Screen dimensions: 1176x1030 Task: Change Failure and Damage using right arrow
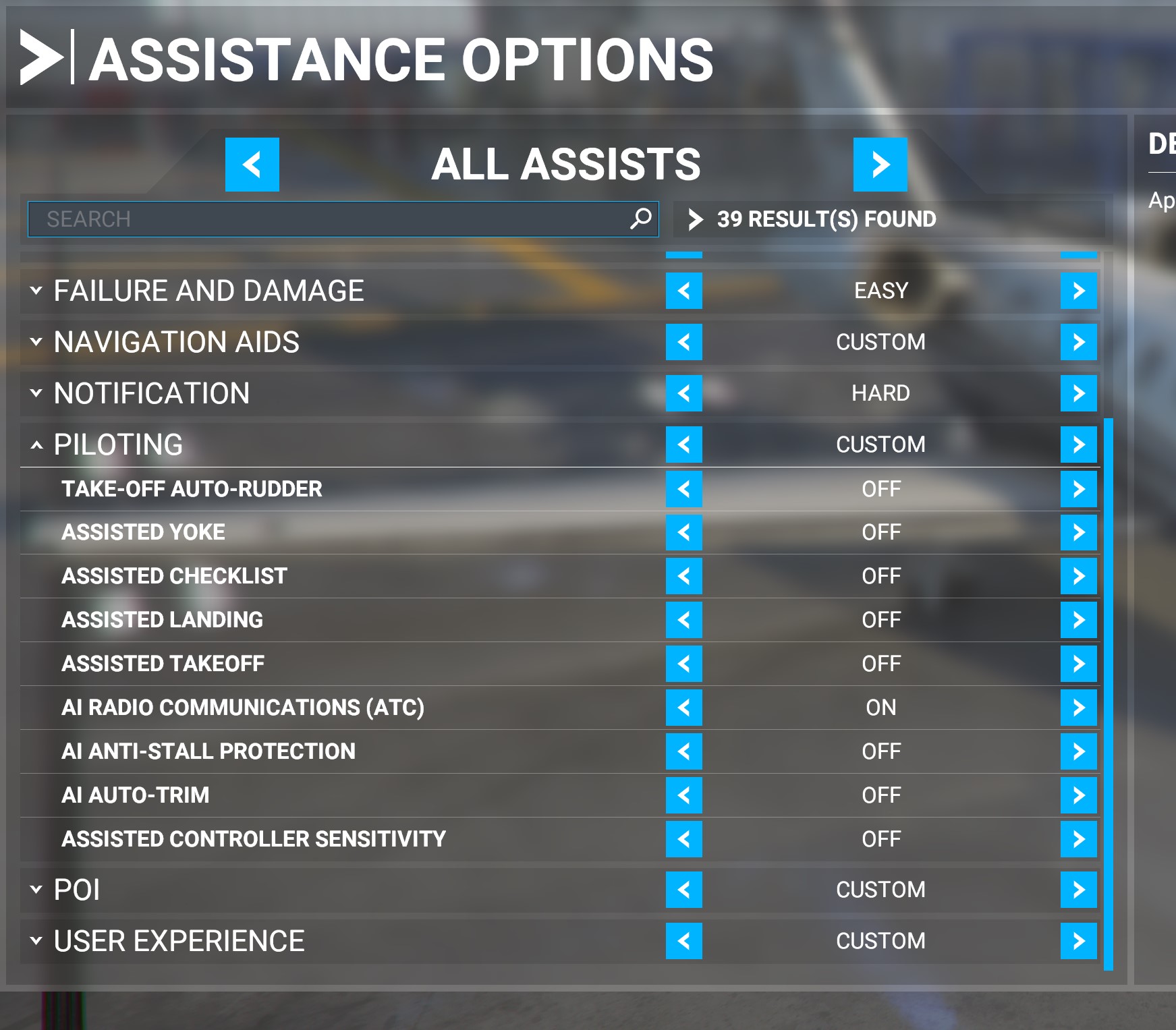[1078, 291]
